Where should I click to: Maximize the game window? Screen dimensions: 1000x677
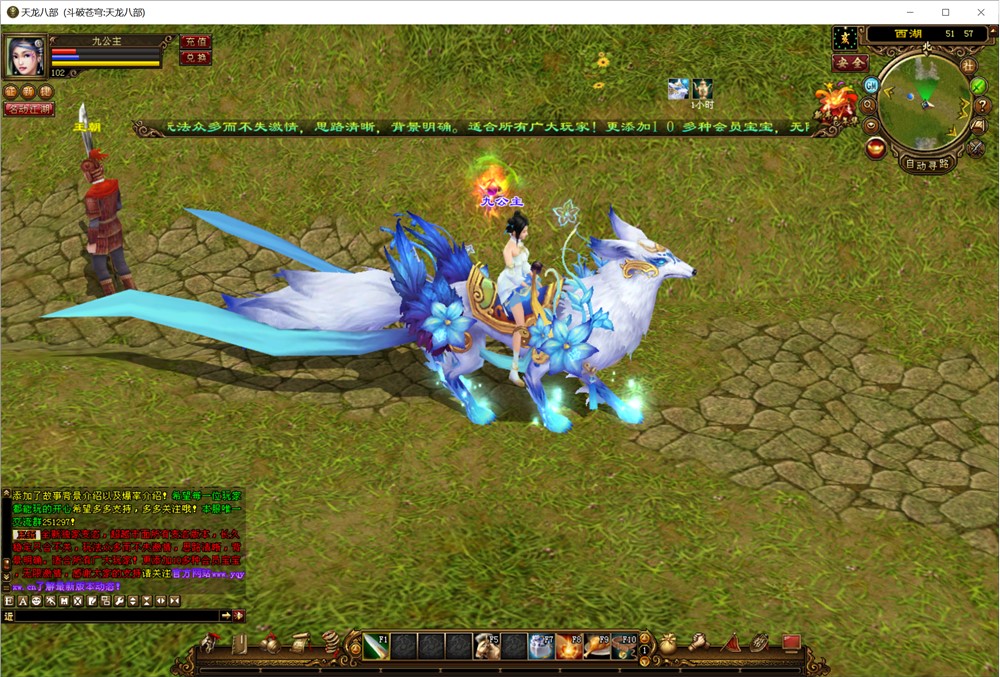tap(945, 12)
